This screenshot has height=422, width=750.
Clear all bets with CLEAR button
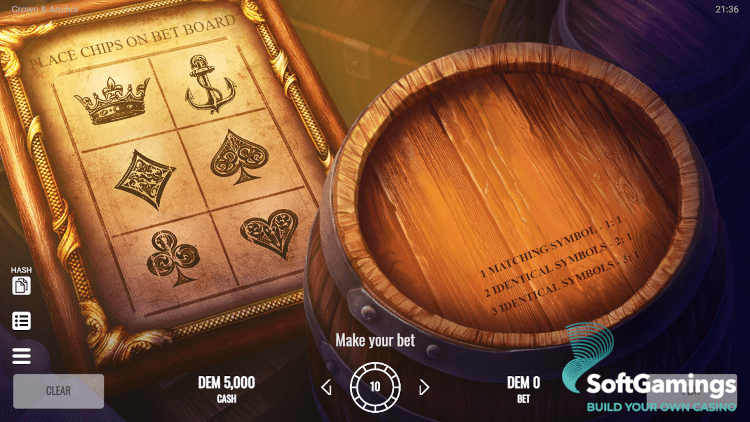58,391
